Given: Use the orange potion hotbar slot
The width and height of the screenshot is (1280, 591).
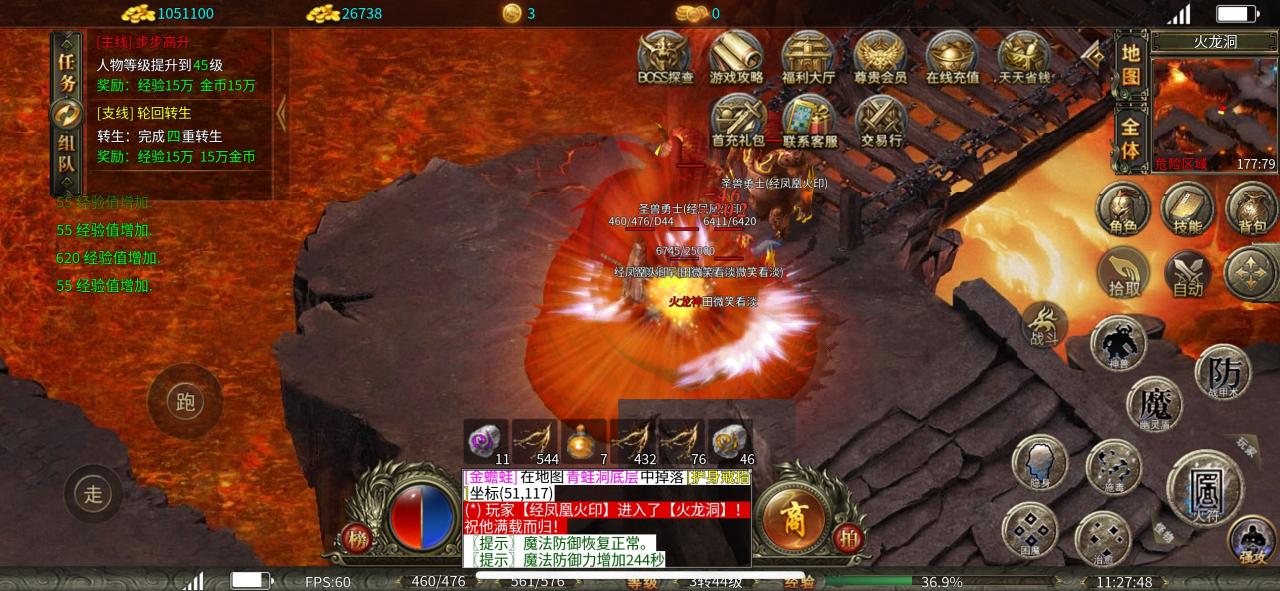Looking at the screenshot, I should 584,441.
